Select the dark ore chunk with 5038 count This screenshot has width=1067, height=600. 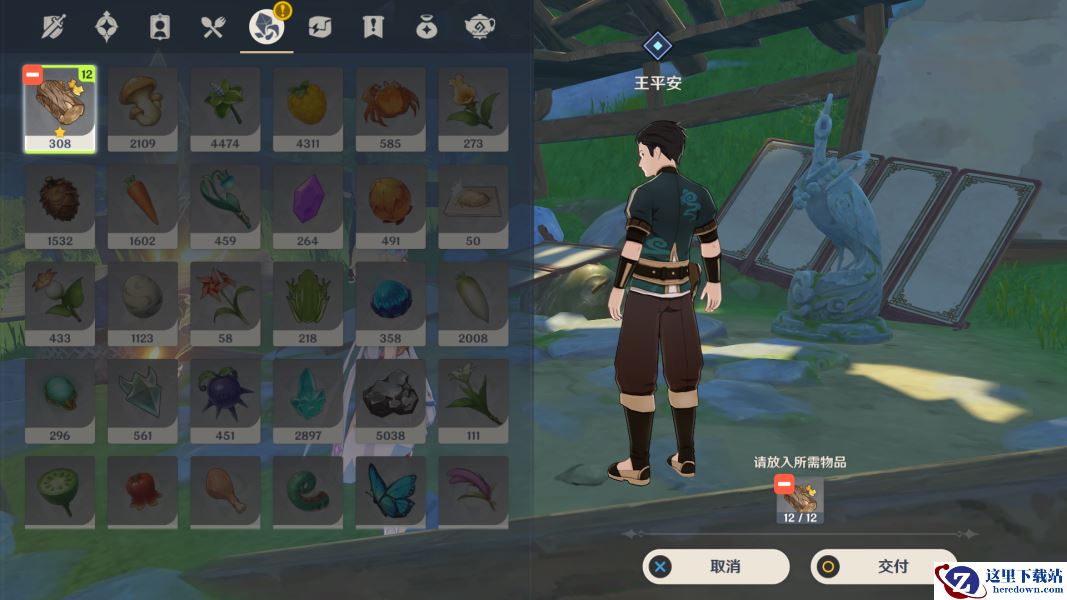point(390,399)
